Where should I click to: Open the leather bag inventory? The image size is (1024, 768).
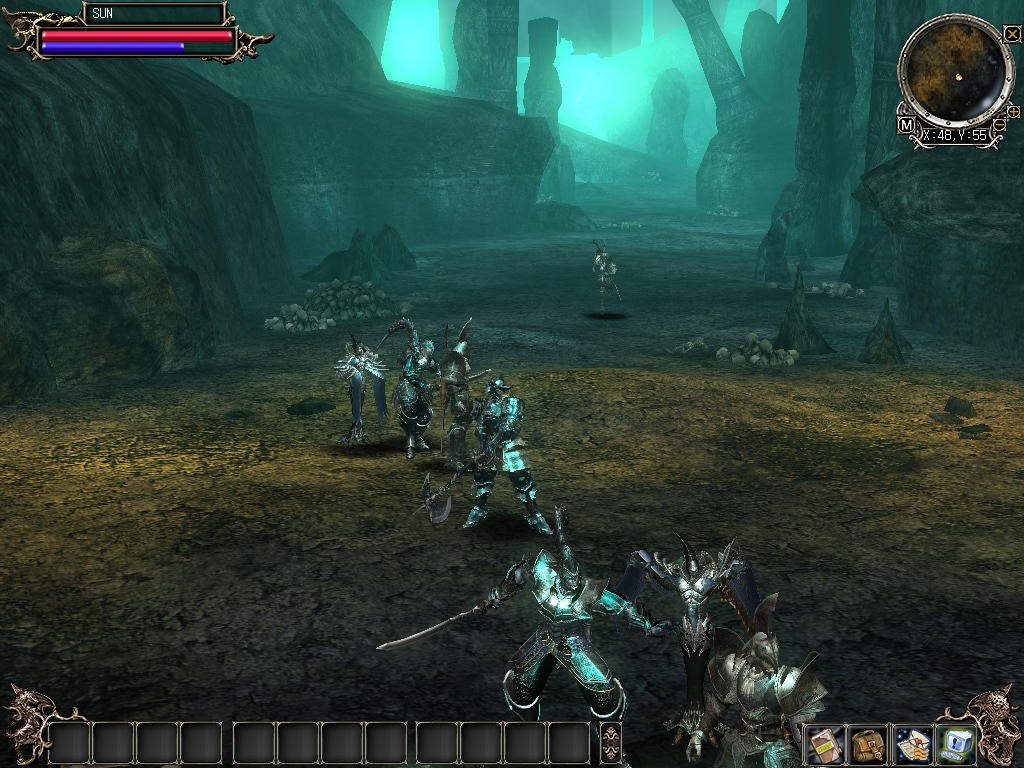pos(868,744)
